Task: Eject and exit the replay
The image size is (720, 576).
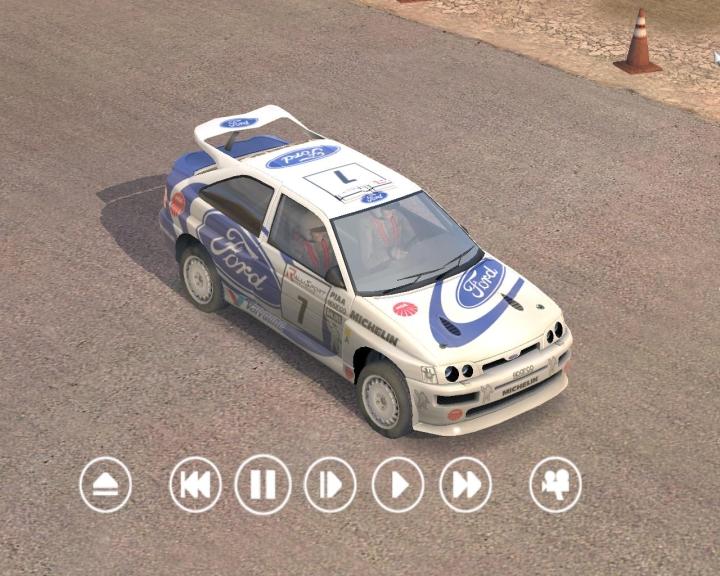Action: click(x=106, y=485)
